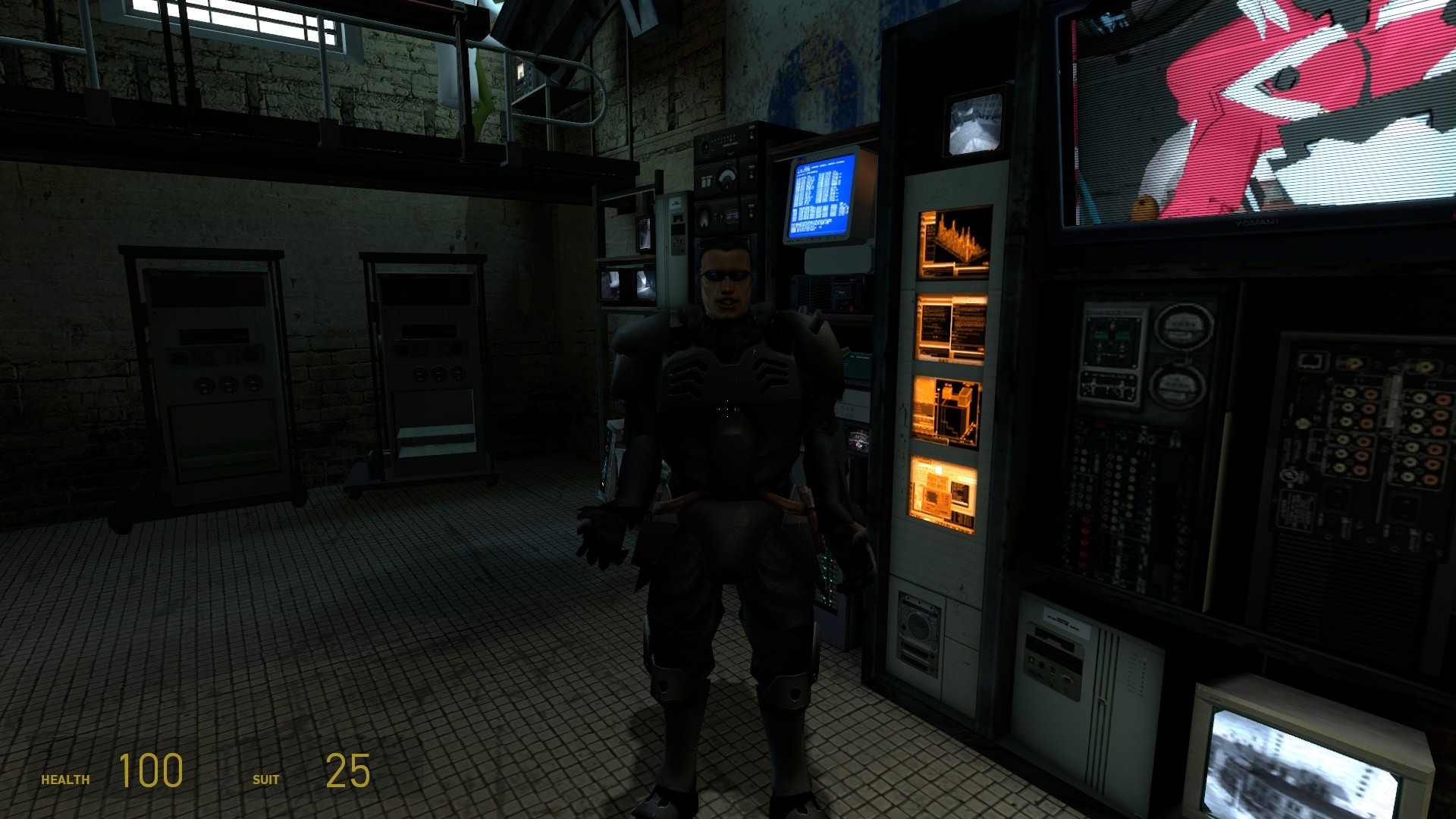Select the HEALTH label in the HUD
Screen dimensions: 1456x819
(66, 778)
